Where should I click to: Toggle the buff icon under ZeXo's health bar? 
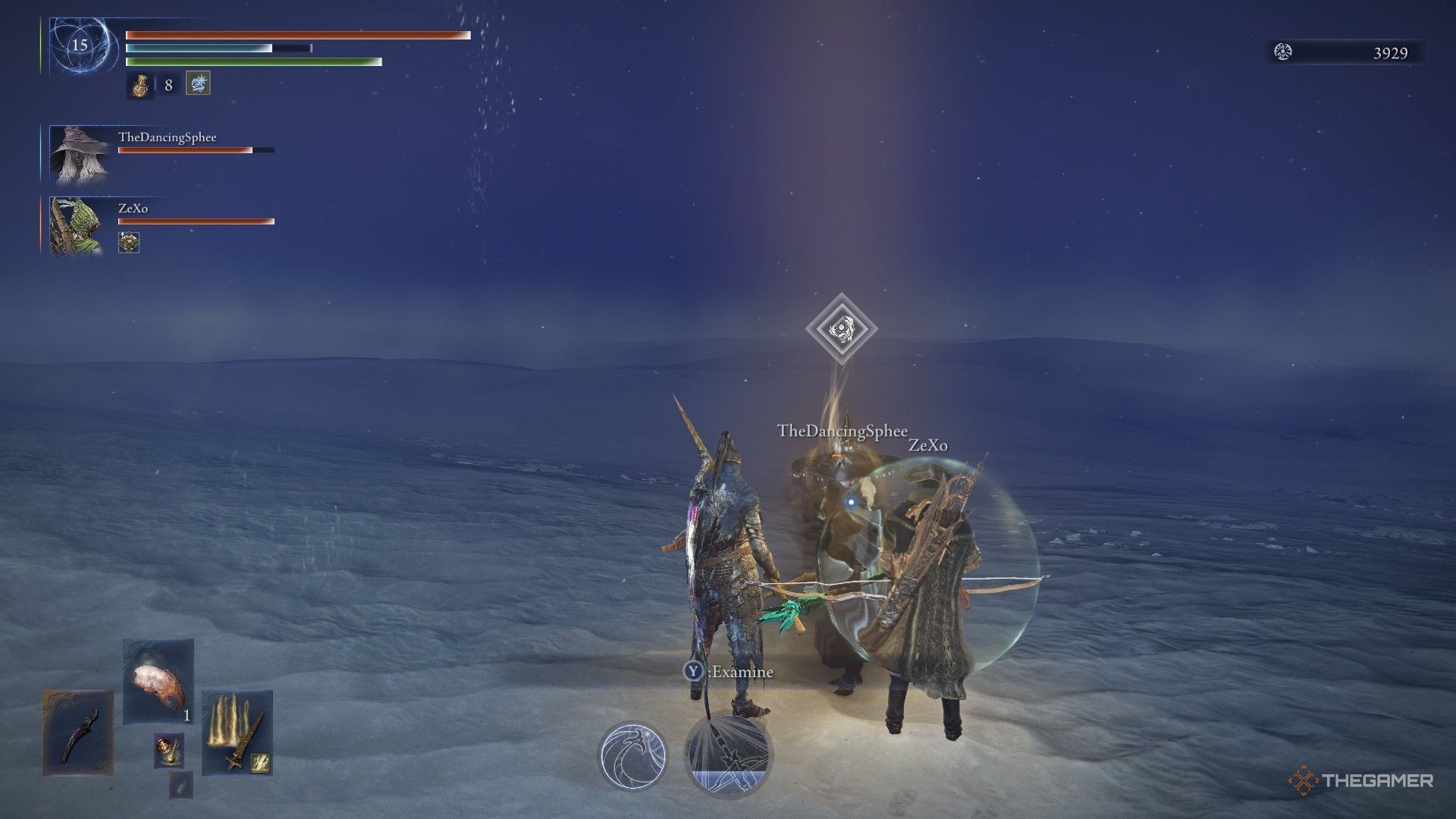click(130, 244)
